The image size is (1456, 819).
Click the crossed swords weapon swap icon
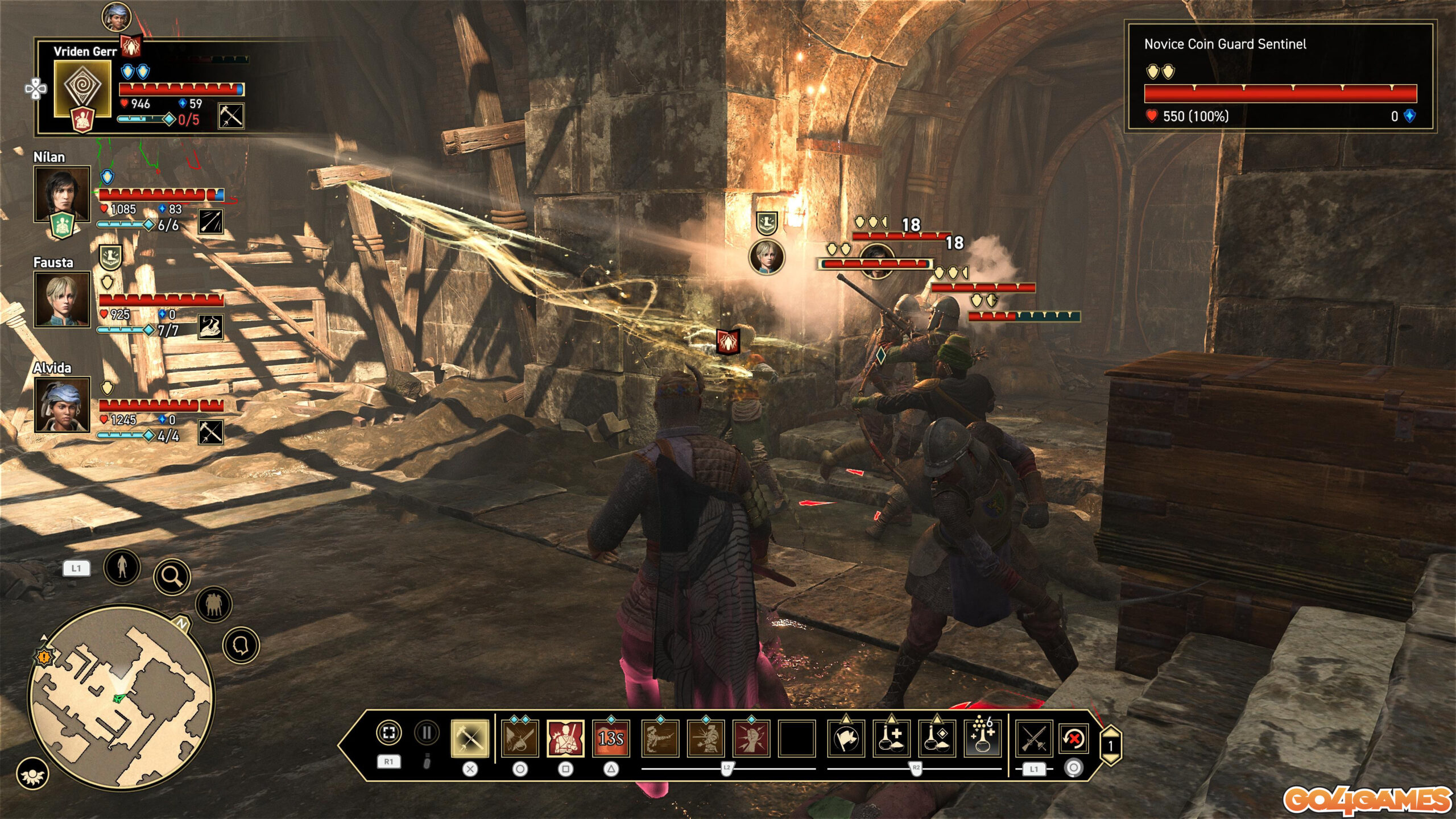point(1033,738)
